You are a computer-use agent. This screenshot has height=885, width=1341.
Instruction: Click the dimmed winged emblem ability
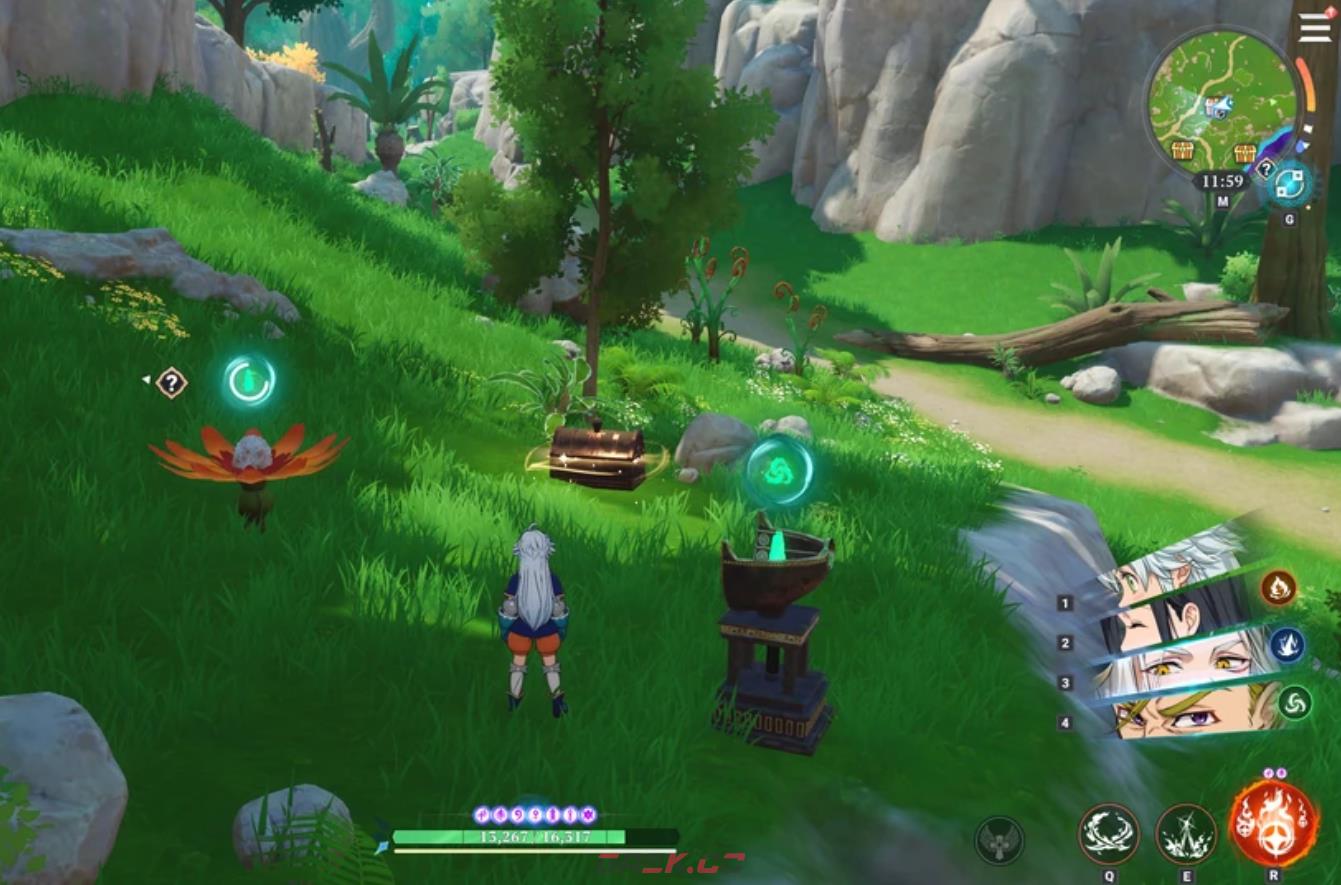click(999, 840)
